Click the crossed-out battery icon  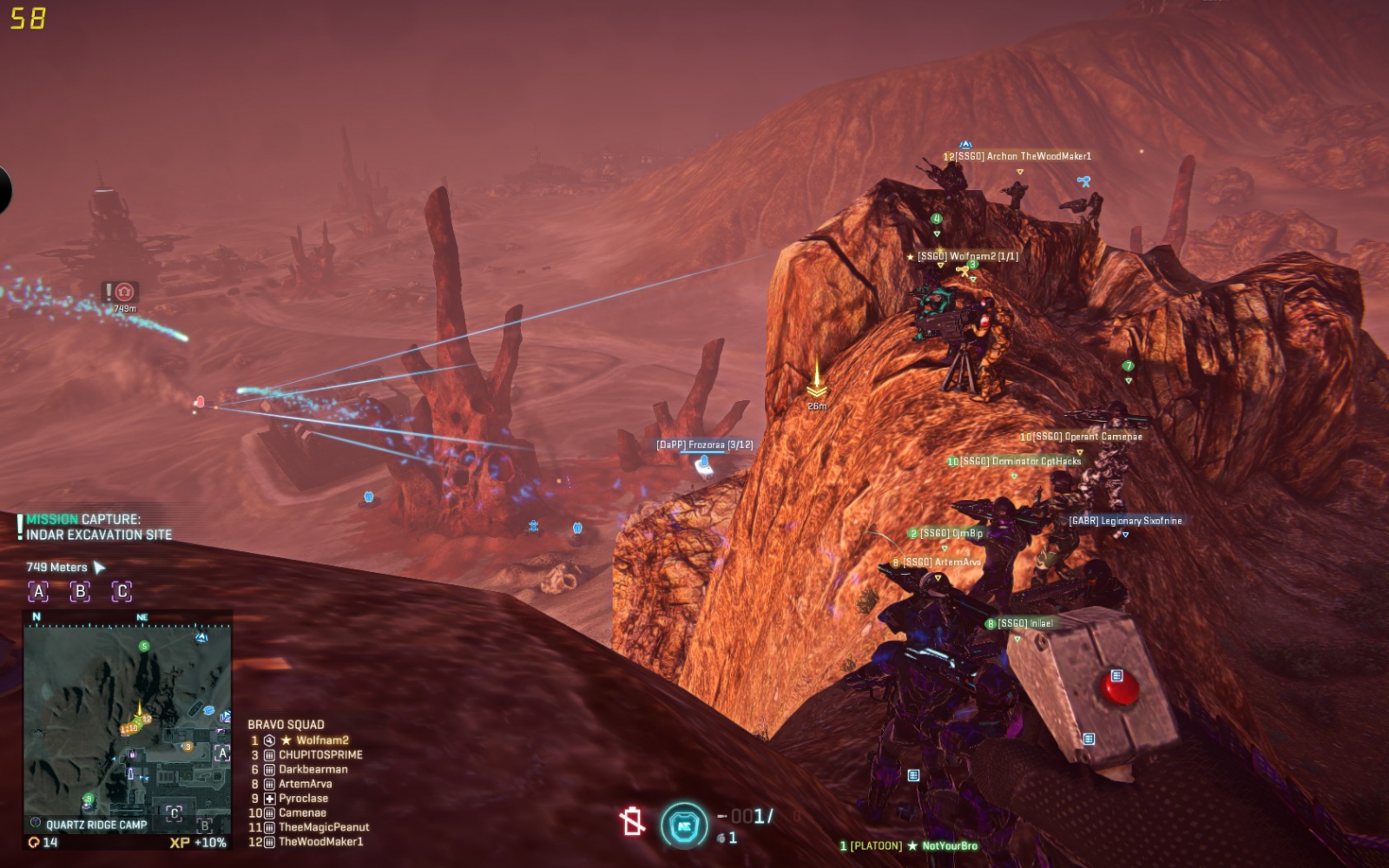[x=632, y=821]
